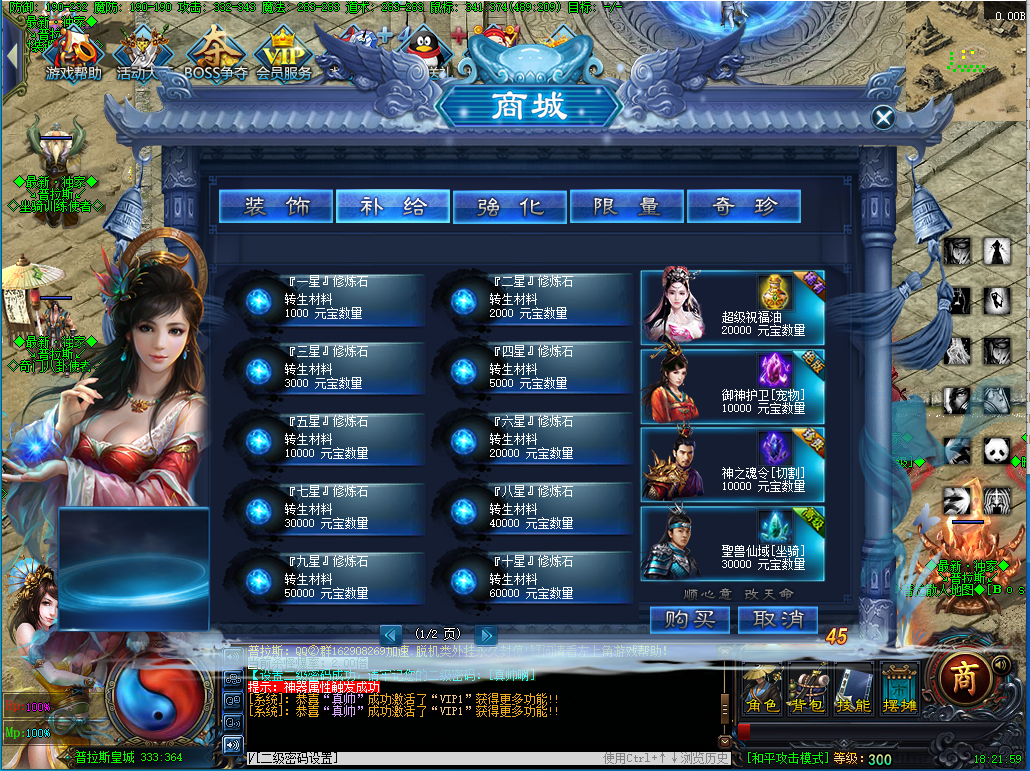Cancel with the 取消 button
The width and height of the screenshot is (1030, 771).
[778, 620]
